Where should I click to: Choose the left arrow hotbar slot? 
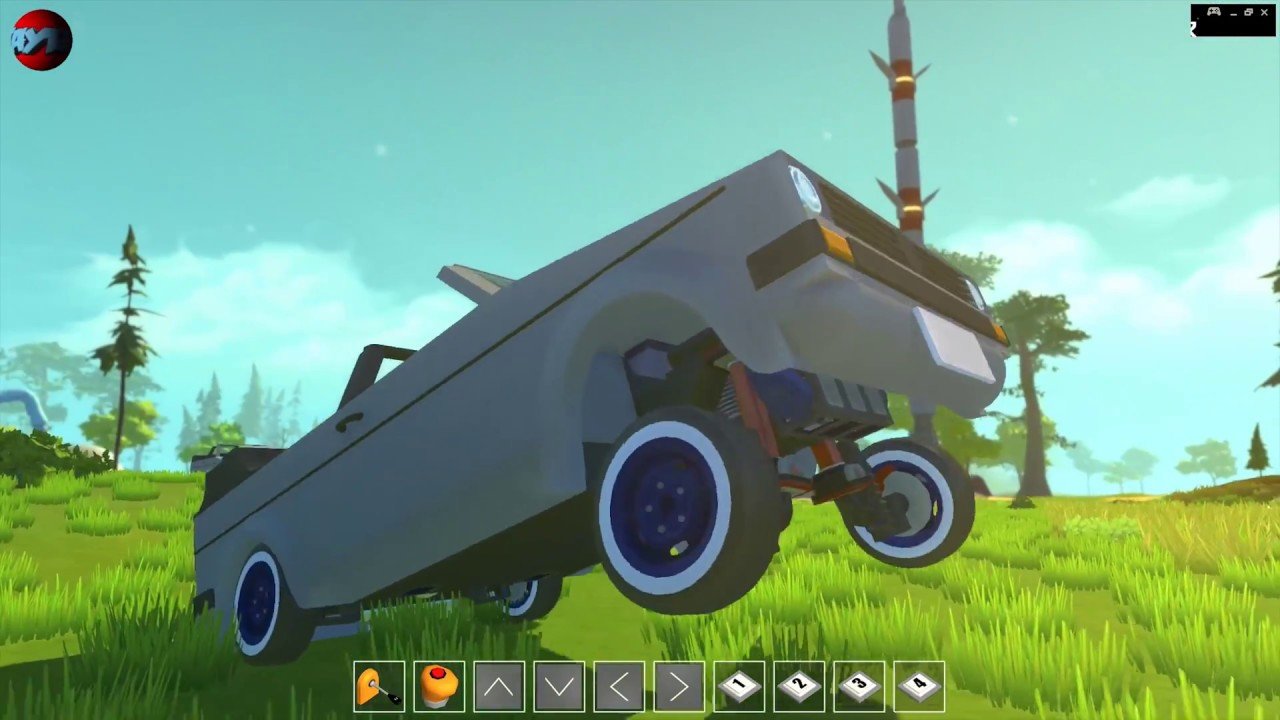619,687
